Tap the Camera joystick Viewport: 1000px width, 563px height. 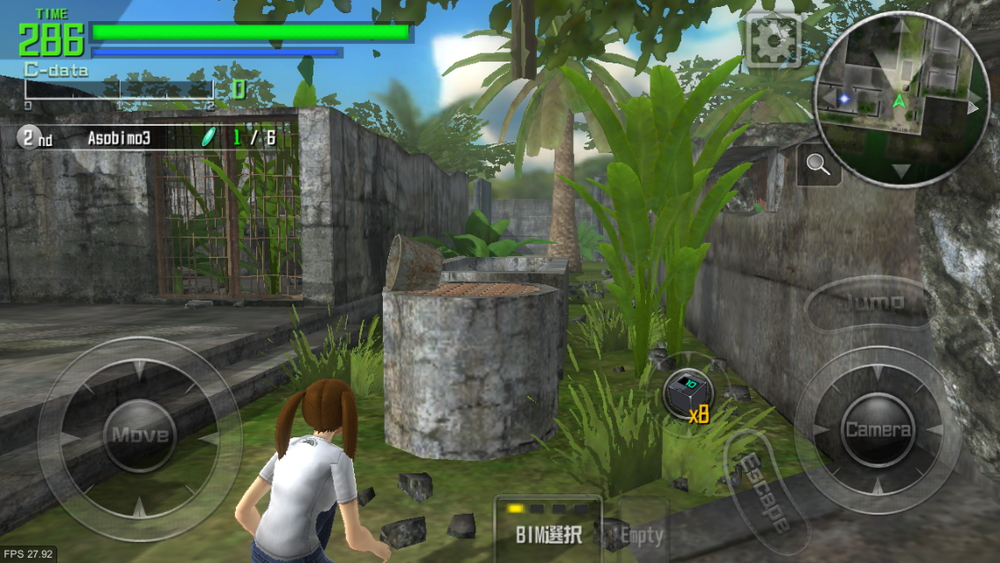[x=878, y=430]
